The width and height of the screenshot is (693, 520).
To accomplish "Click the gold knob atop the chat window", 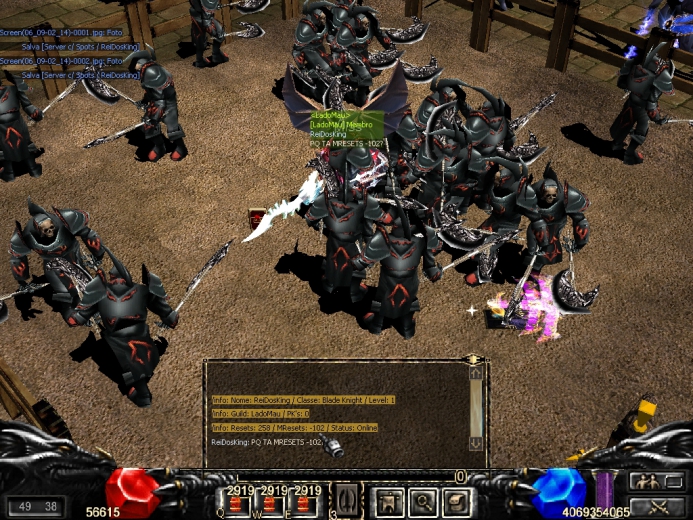I will click(x=474, y=358).
